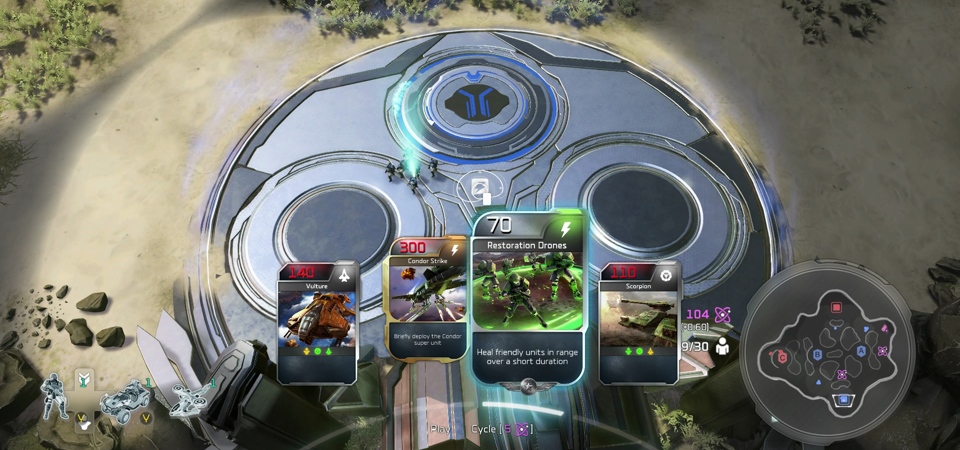Select the marine infantry unit icon

56,396
